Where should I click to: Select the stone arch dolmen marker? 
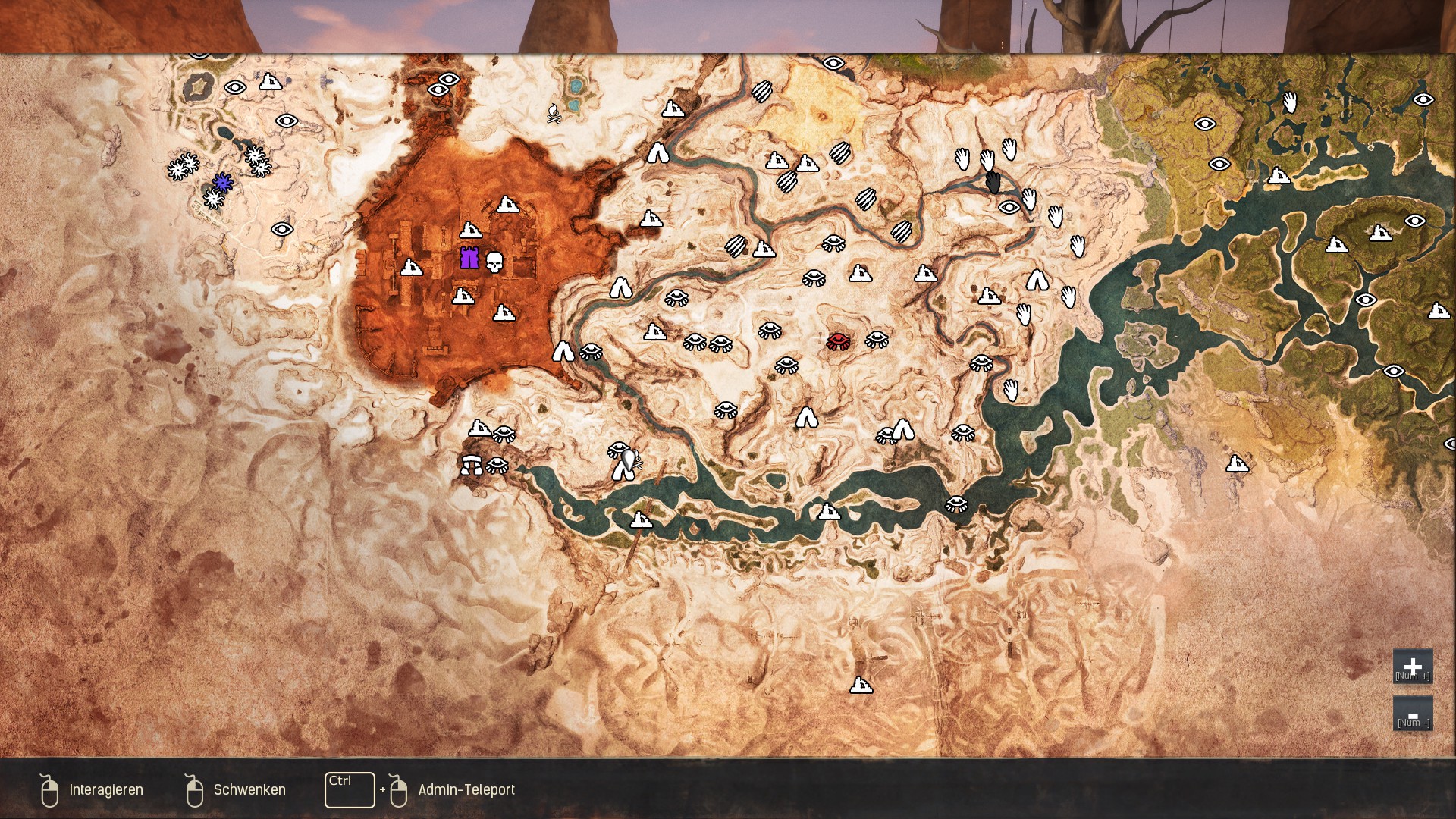point(471,464)
